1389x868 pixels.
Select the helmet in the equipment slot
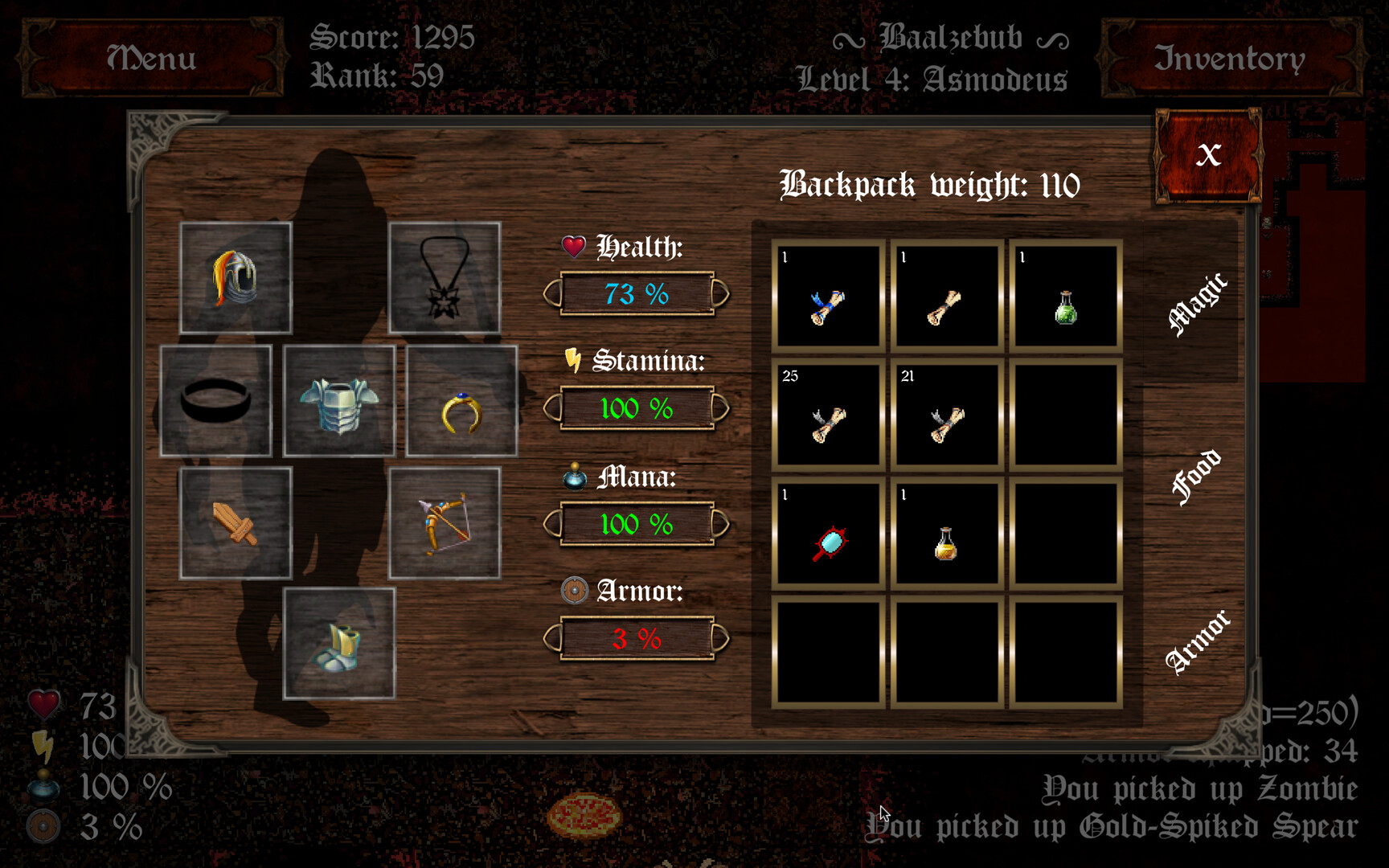(236, 277)
